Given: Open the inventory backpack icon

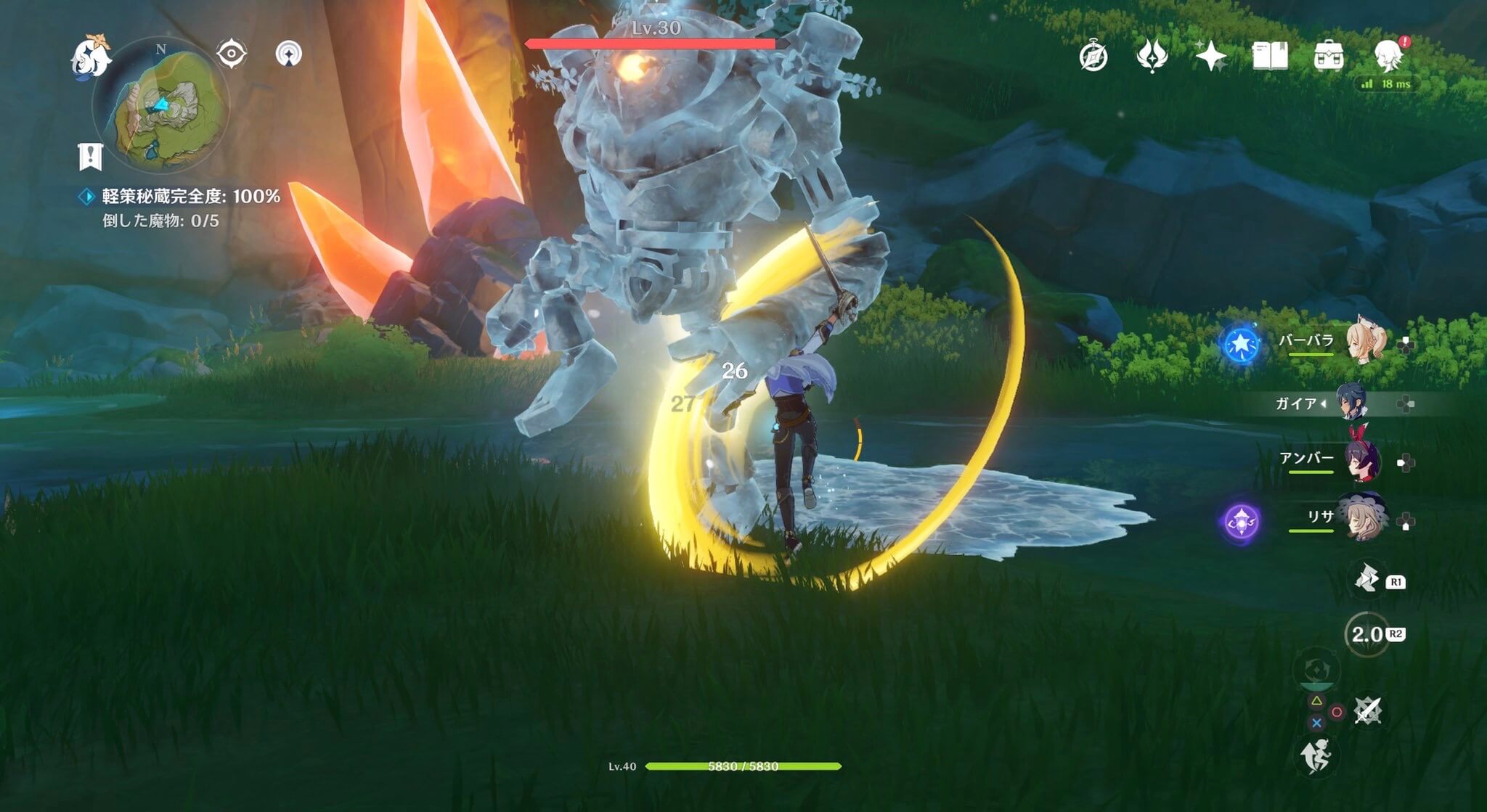Looking at the screenshot, I should pos(1329,56).
